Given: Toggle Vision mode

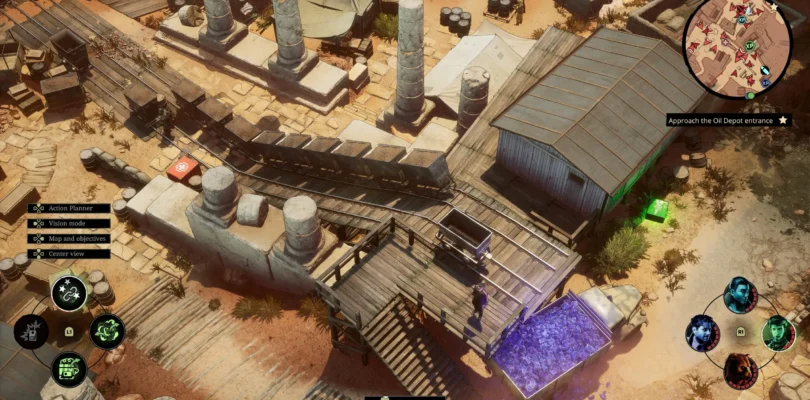Looking at the screenshot, I should coord(66,222).
